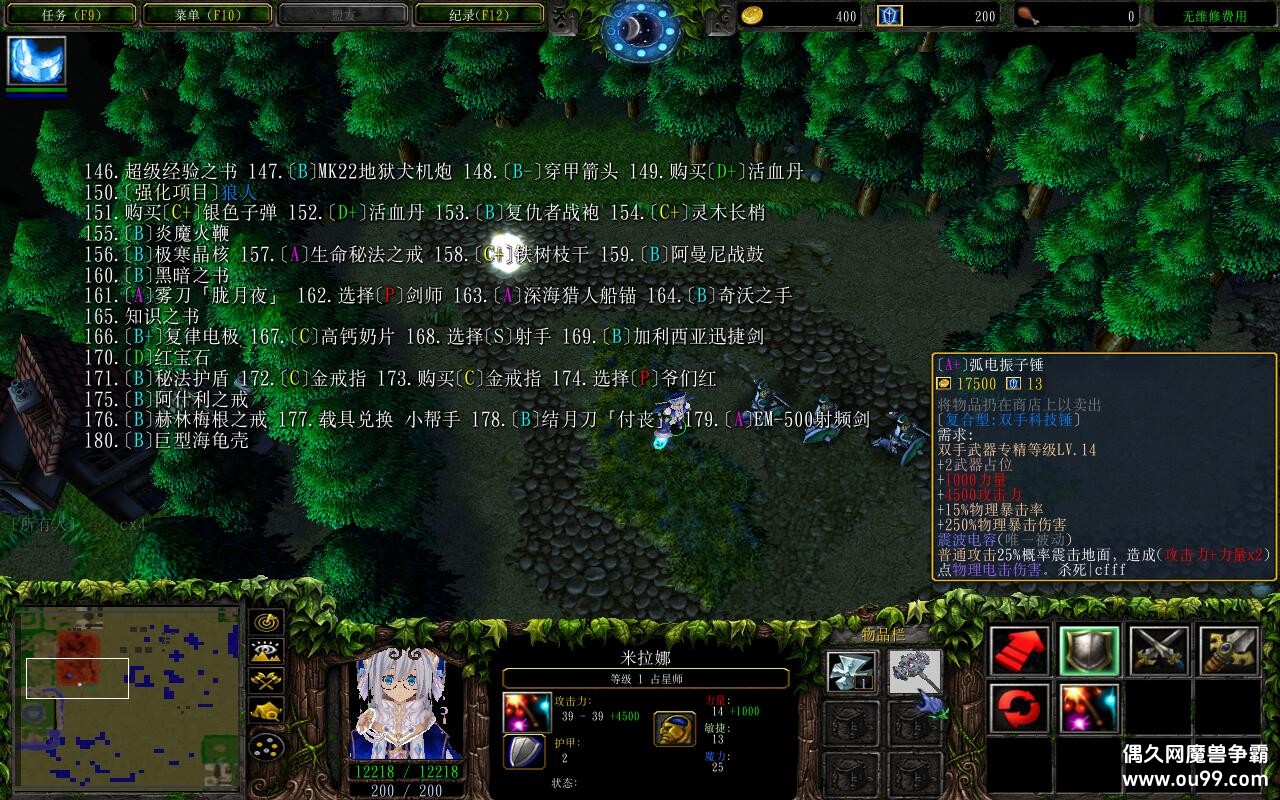The height and width of the screenshot is (800, 1280).
Task: Select the hero icon in the top-left corner
Action: click(x=37, y=61)
